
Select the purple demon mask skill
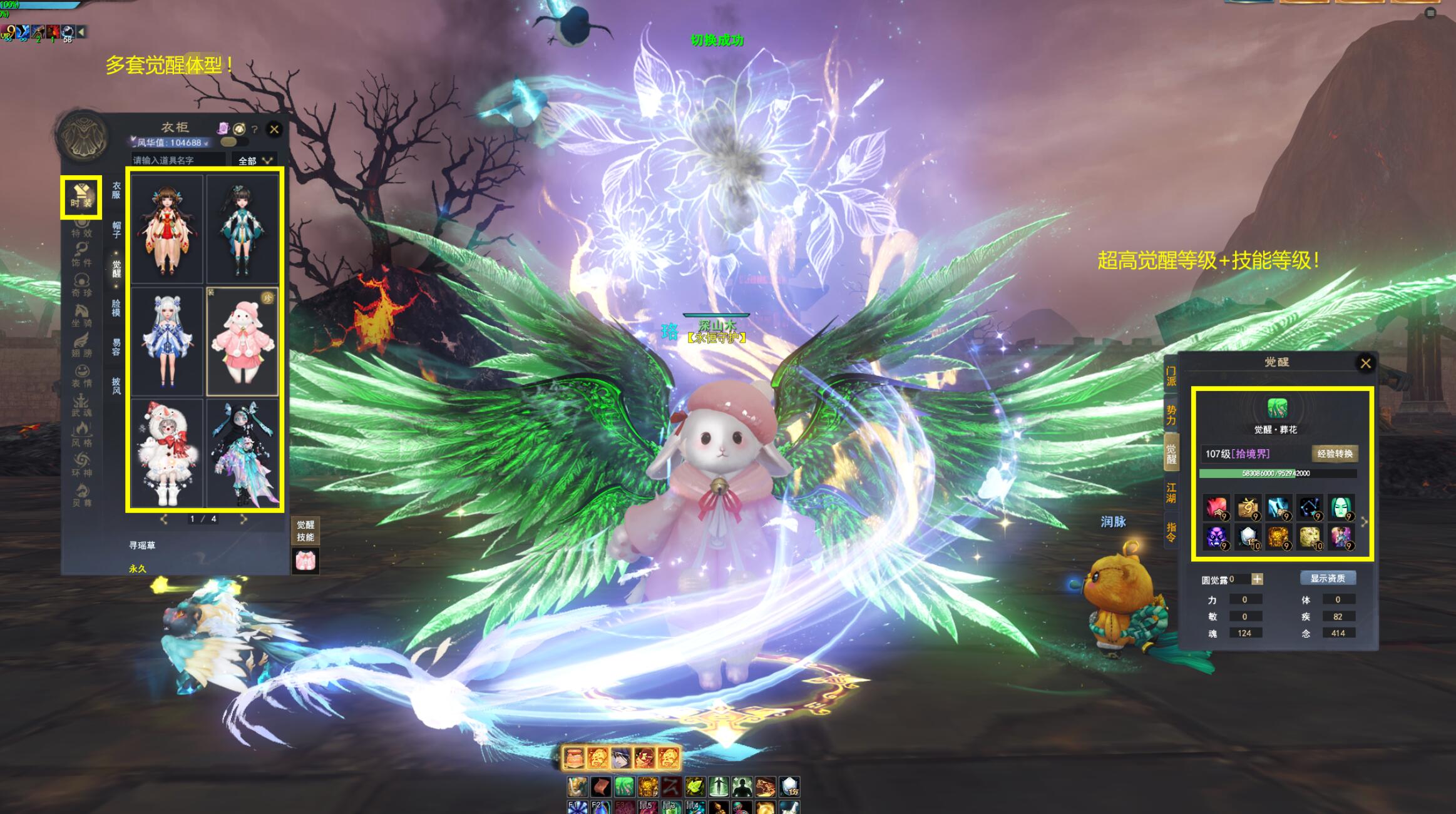coord(1216,537)
